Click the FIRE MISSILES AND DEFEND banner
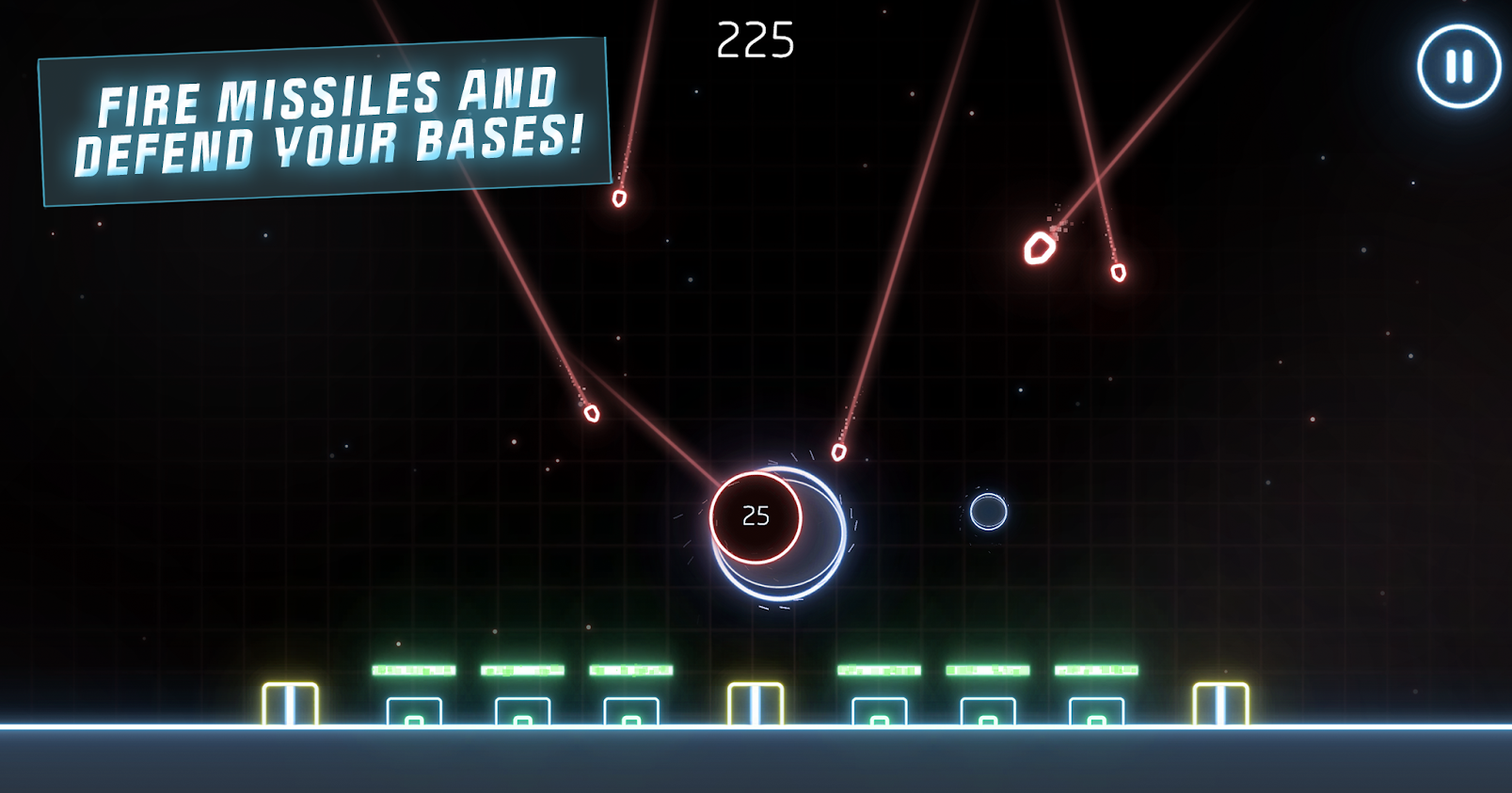 (x=325, y=120)
